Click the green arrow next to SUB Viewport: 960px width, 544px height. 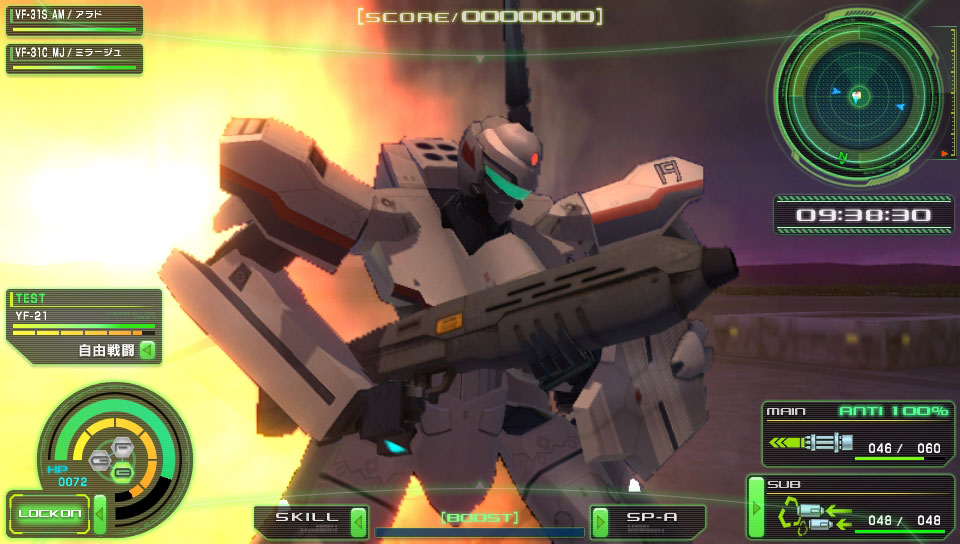point(756,507)
